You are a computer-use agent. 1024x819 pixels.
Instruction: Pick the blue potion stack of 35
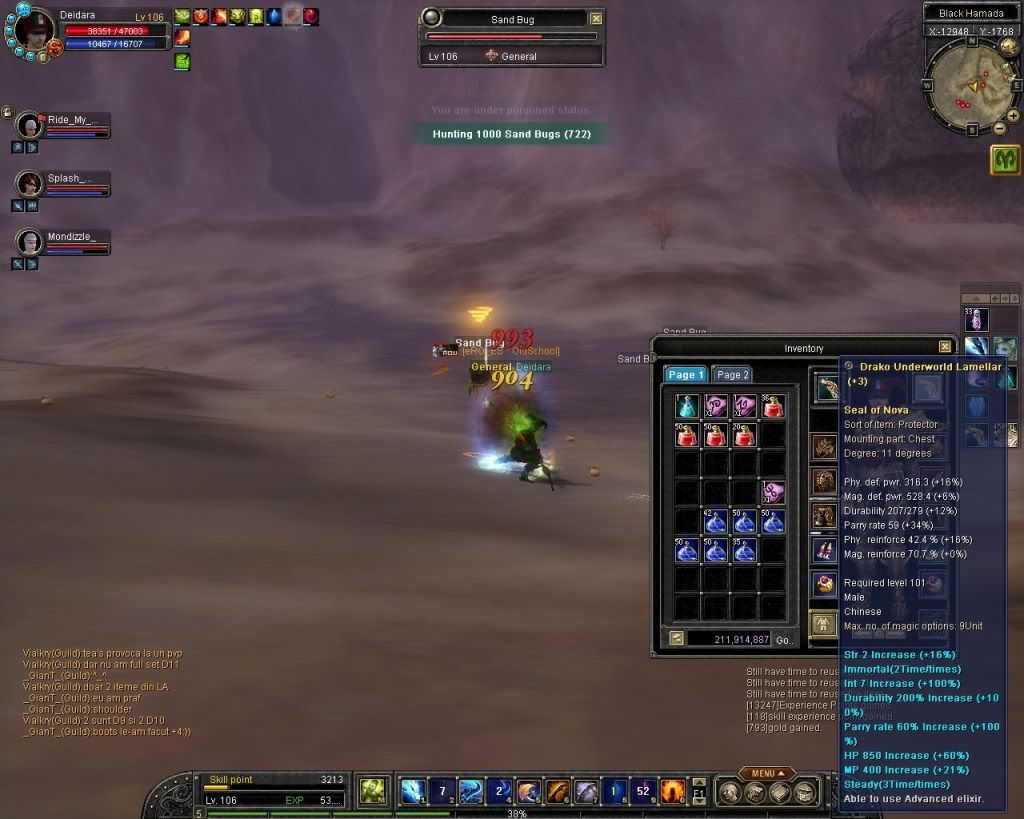[744, 551]
